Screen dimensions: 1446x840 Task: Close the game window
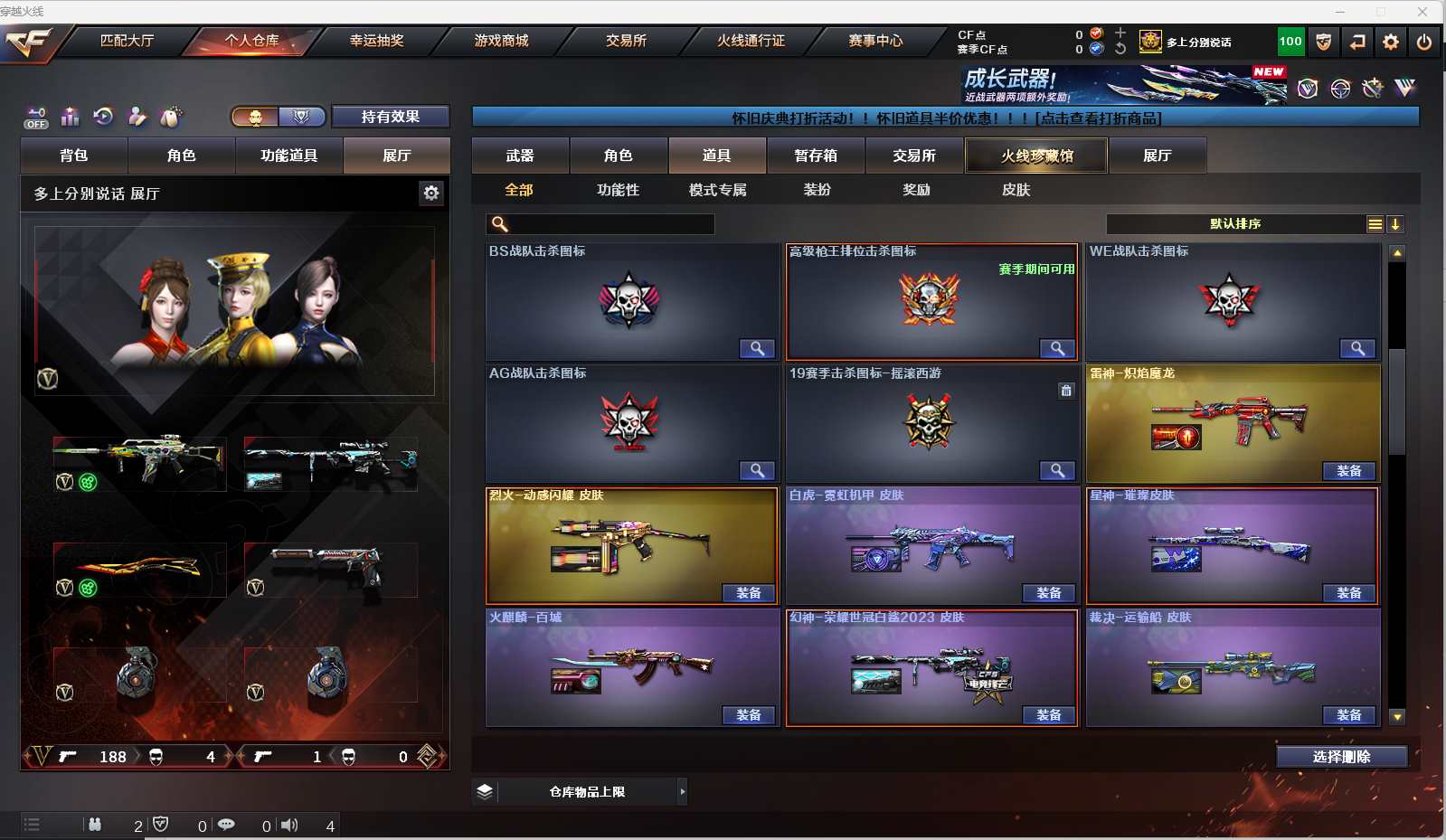1422,12
